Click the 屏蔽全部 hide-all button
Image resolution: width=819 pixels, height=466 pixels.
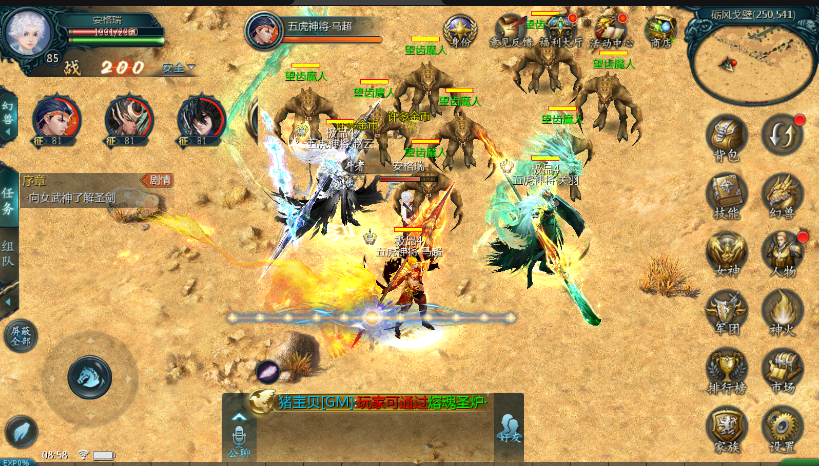pos(20,335)
